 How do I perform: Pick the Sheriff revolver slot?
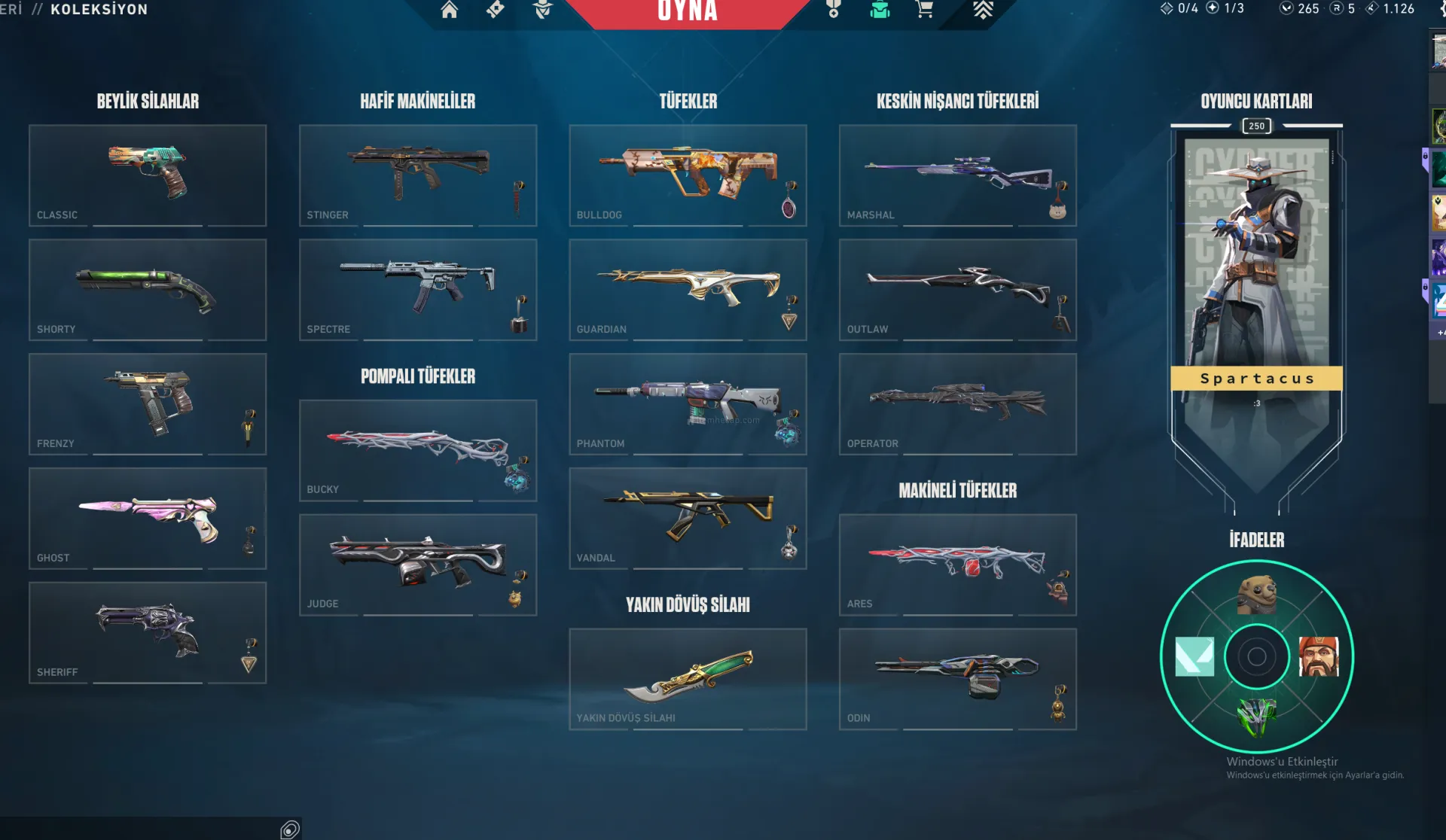pyautogui.click(x=148, y=633)
